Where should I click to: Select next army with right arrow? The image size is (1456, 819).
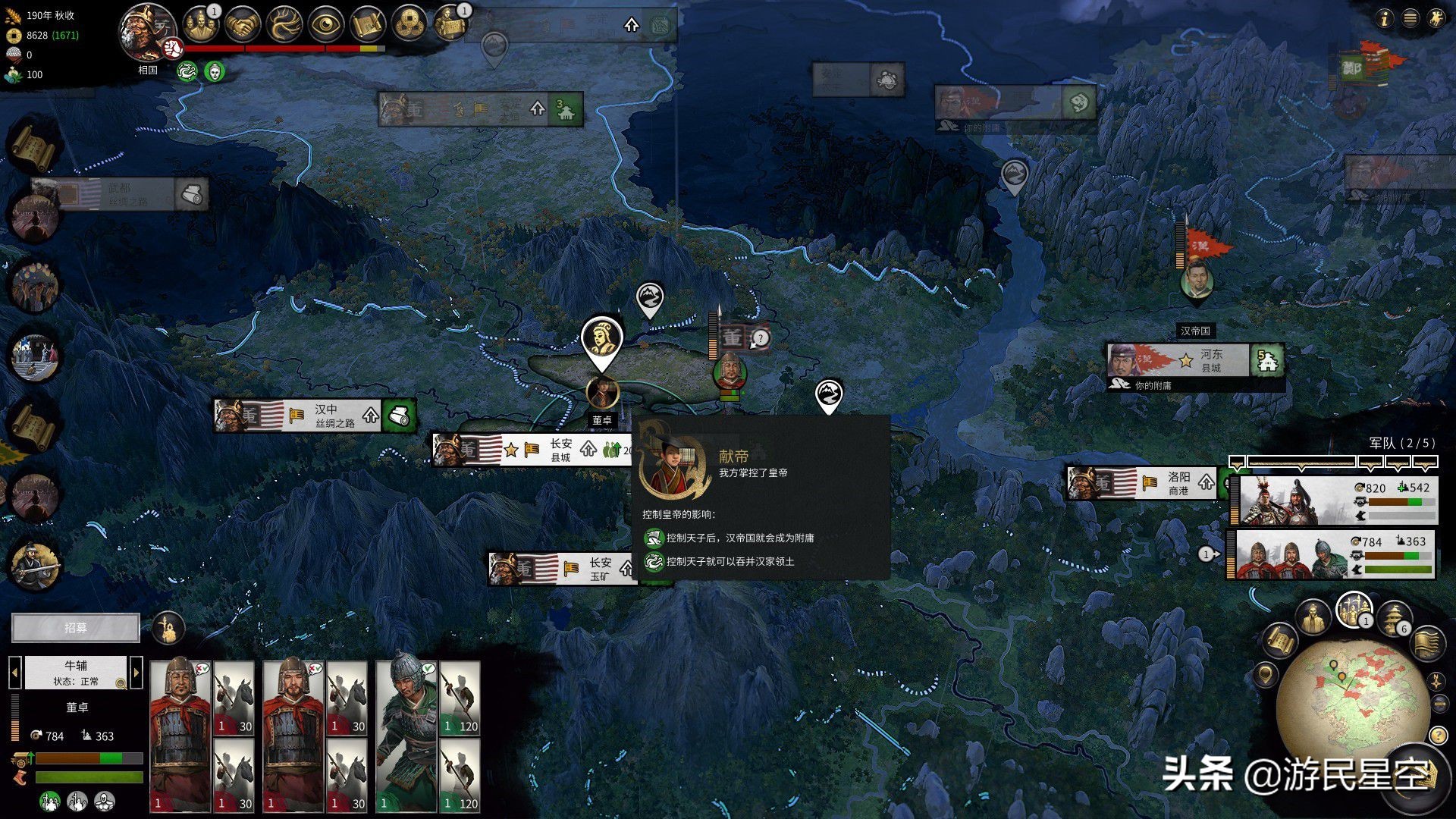(136, 672)
